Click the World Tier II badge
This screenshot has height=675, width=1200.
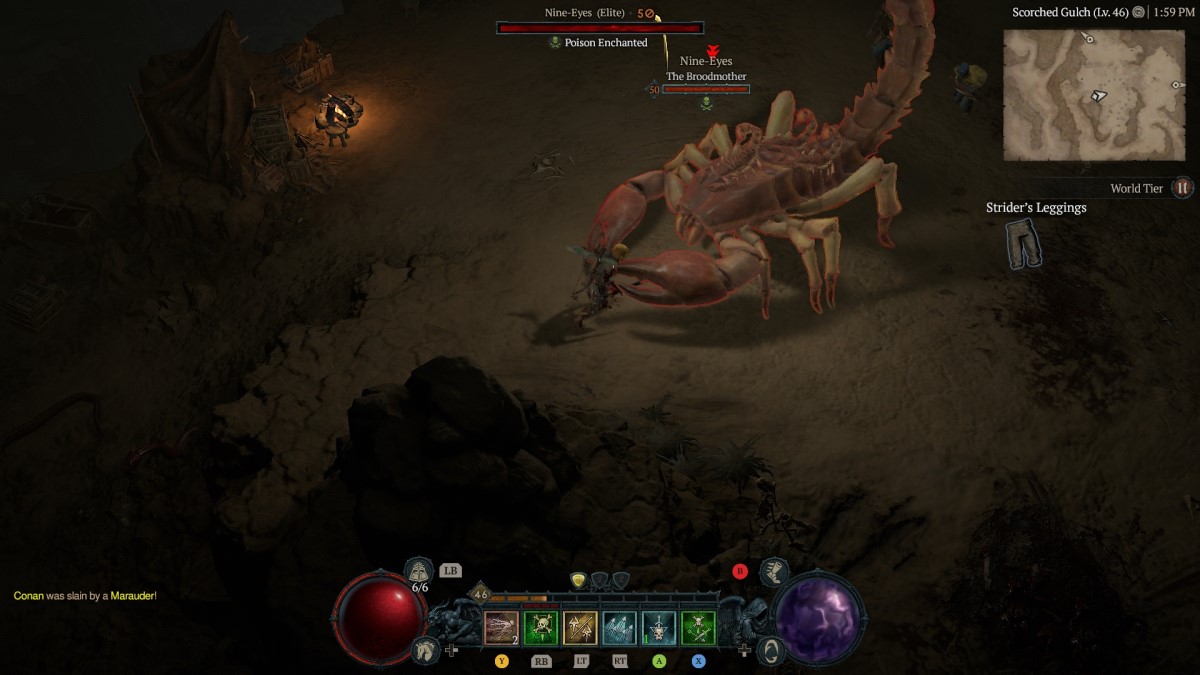tap(1182, 188)
